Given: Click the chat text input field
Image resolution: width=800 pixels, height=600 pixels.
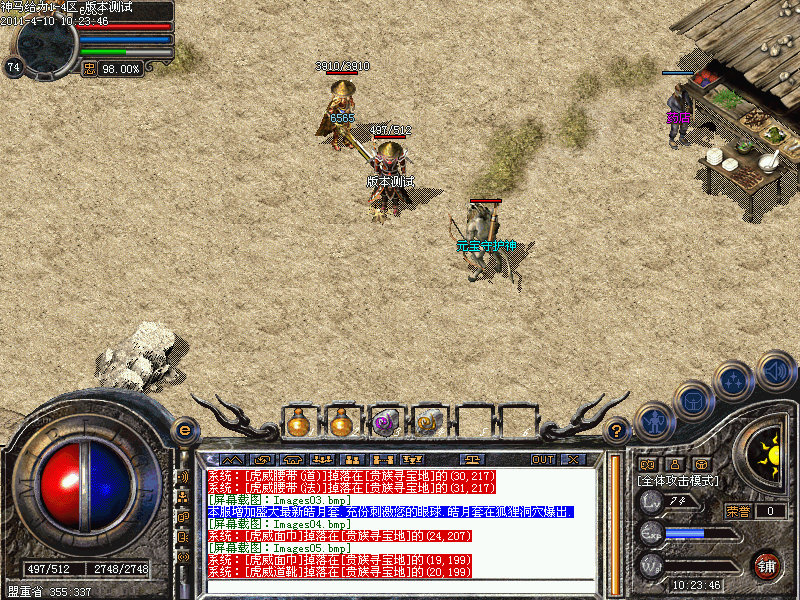Looking at the screenshot, I should click(400, 585).
